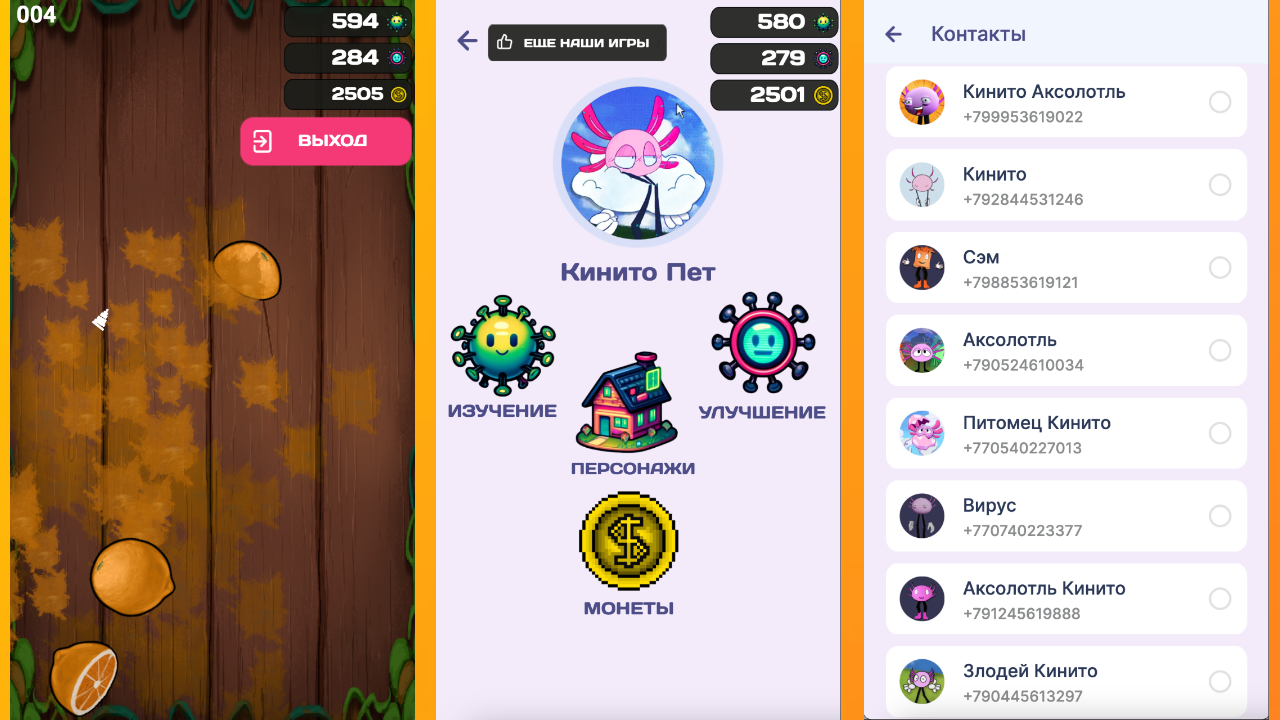Click the back arrow on the Contacts screen
The image size is (1280, 720).
click(x=893, y=33)
